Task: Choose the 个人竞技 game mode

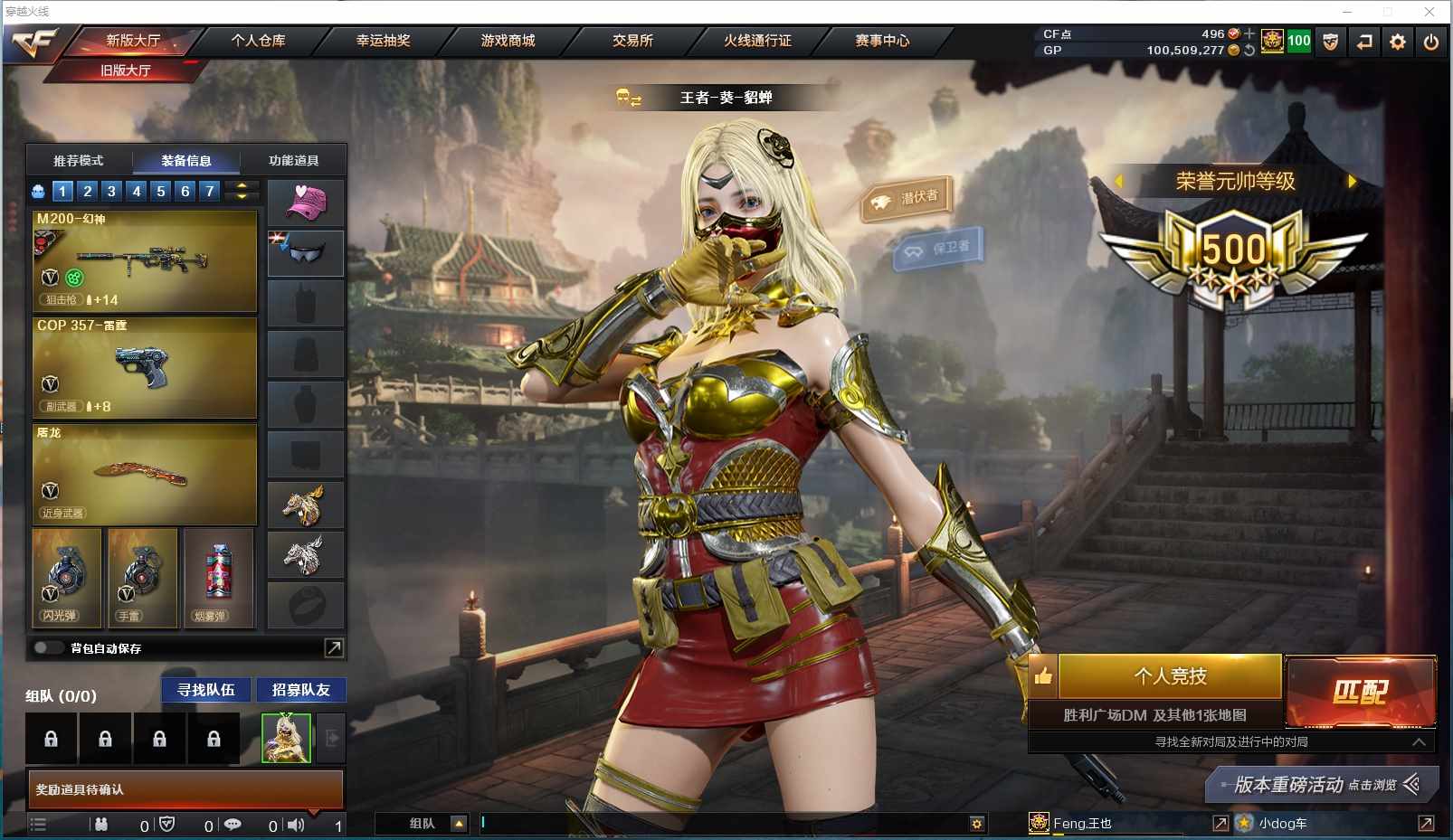Action: coord(1170,676)
